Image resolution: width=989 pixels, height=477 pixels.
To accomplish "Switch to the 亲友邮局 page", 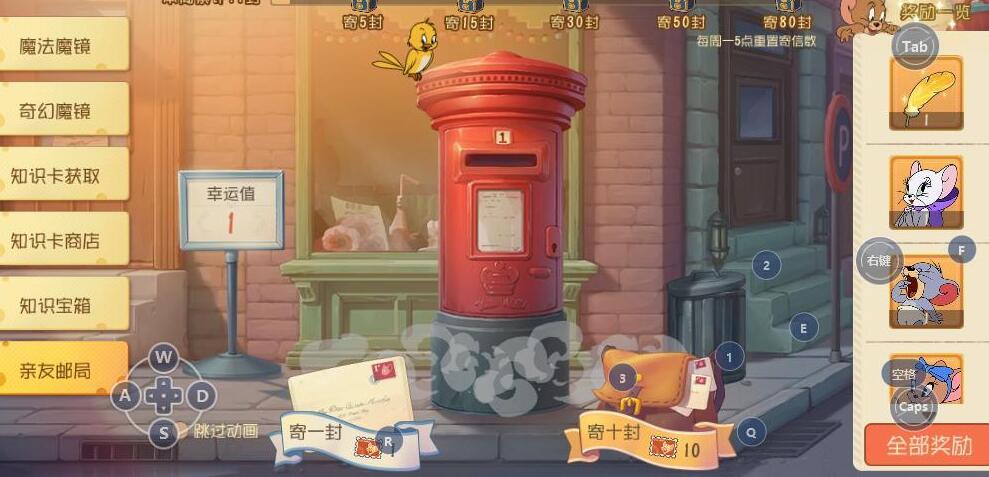I will pyautogui.click(x=63, y=370).
